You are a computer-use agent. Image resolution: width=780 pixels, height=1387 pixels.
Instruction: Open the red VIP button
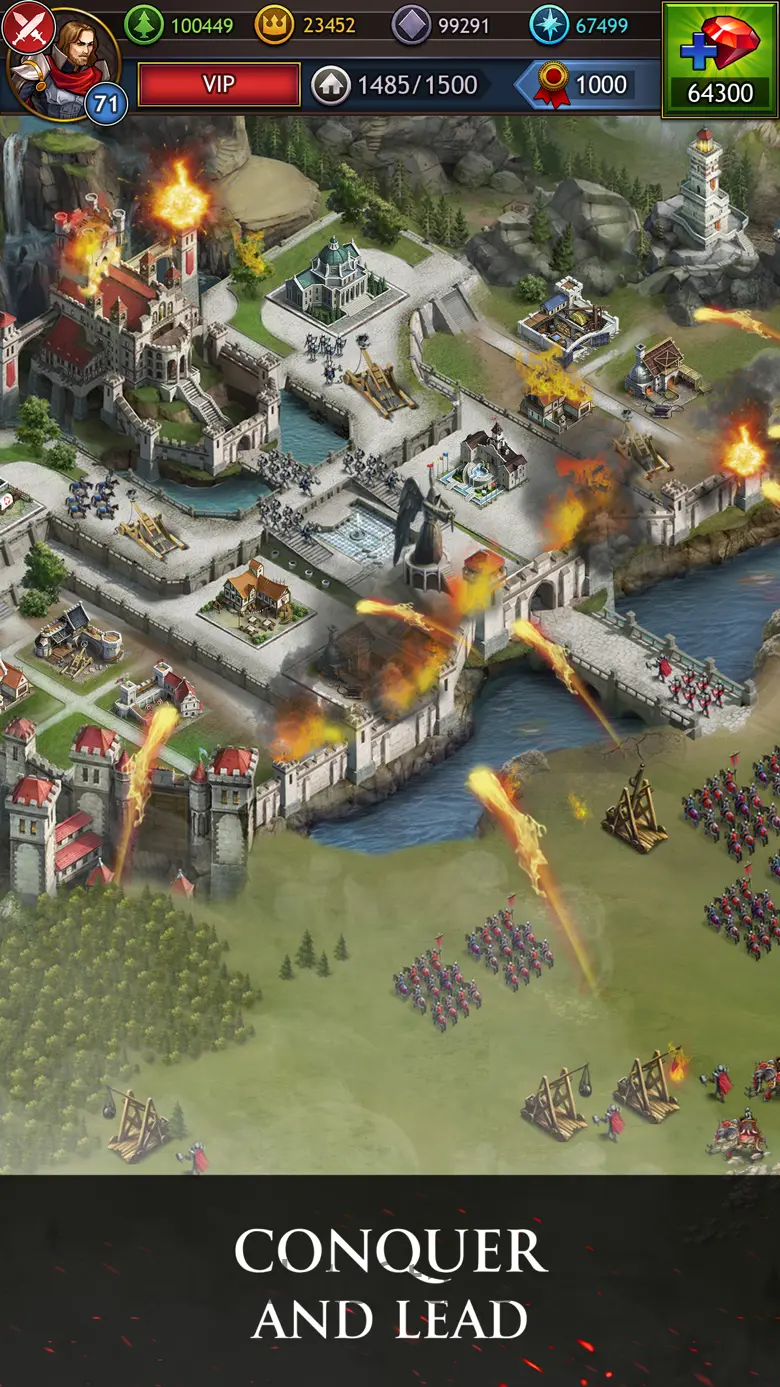219,84
